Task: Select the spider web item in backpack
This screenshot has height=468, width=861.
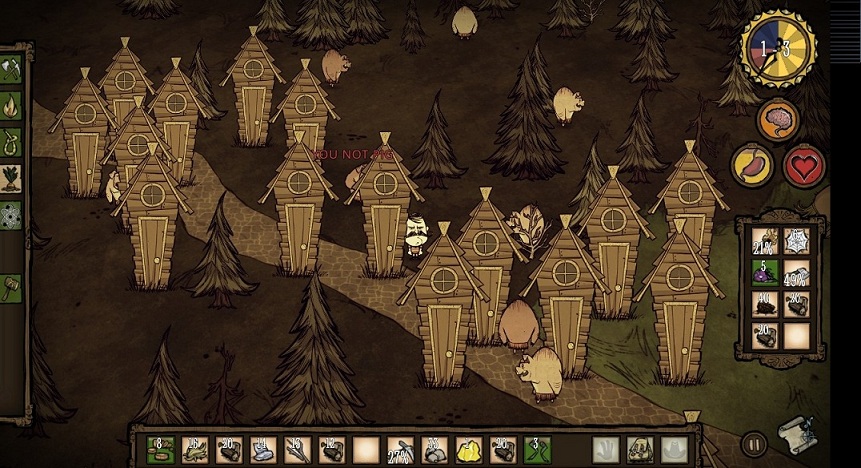Action: coord(797,239)
